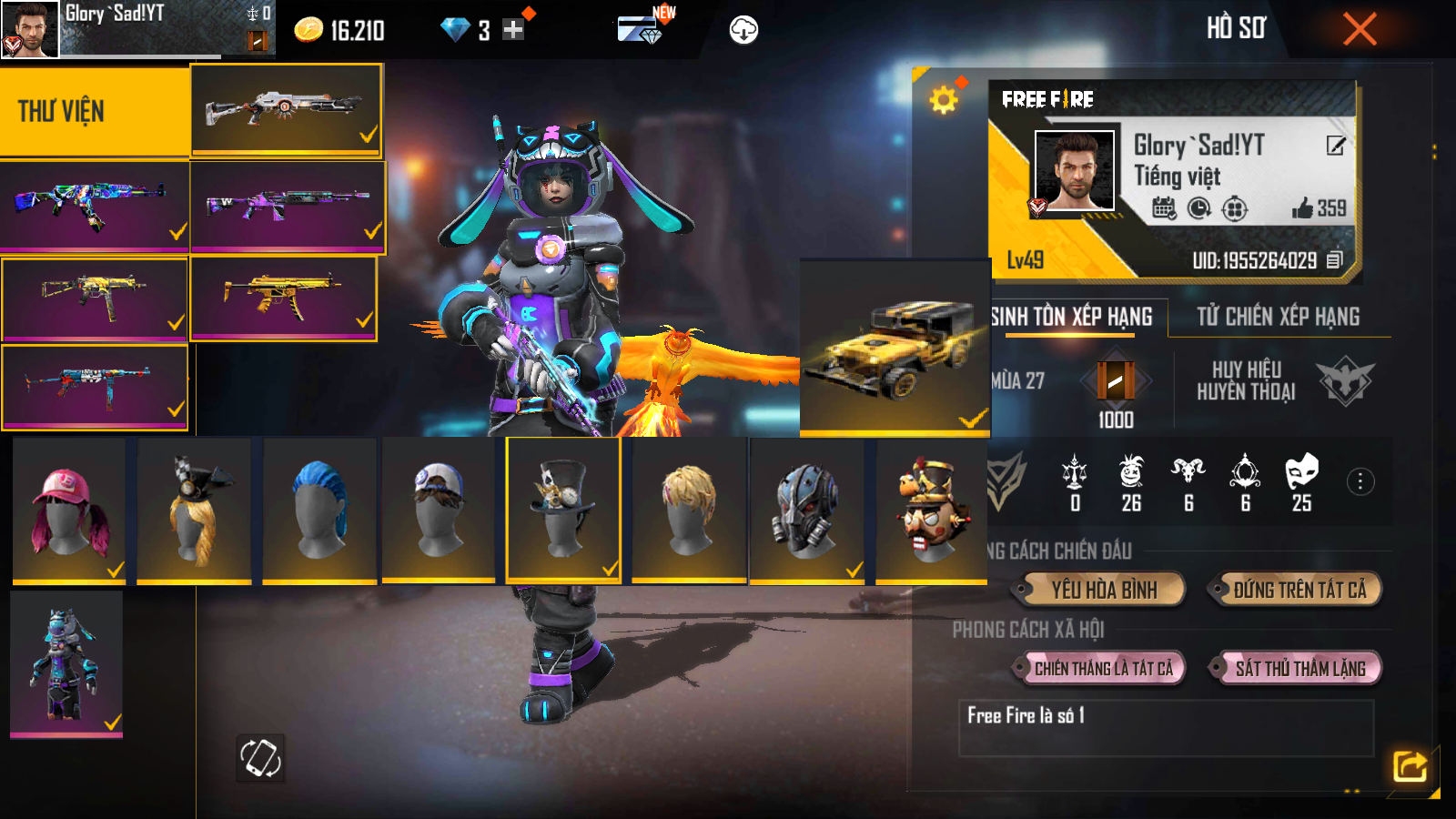Add diamonds with the plus button
Screen dimensions: 1456x819
coord(513,30)
